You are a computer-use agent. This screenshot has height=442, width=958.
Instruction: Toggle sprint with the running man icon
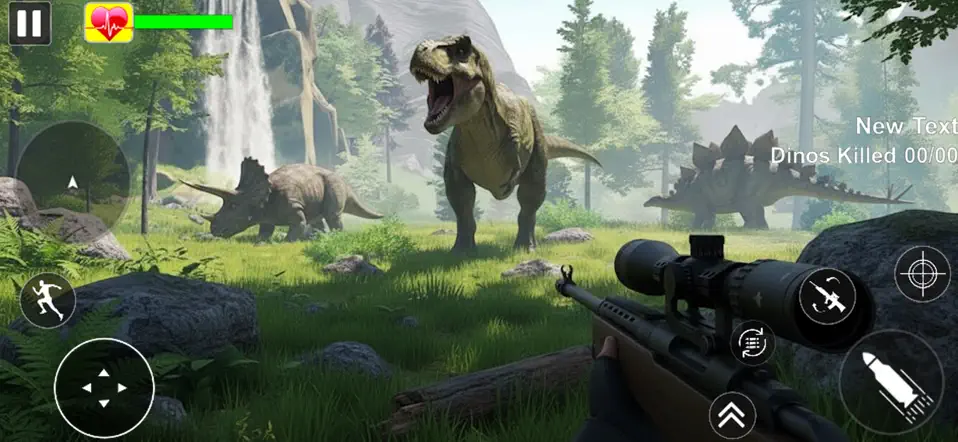pos(47,300)
